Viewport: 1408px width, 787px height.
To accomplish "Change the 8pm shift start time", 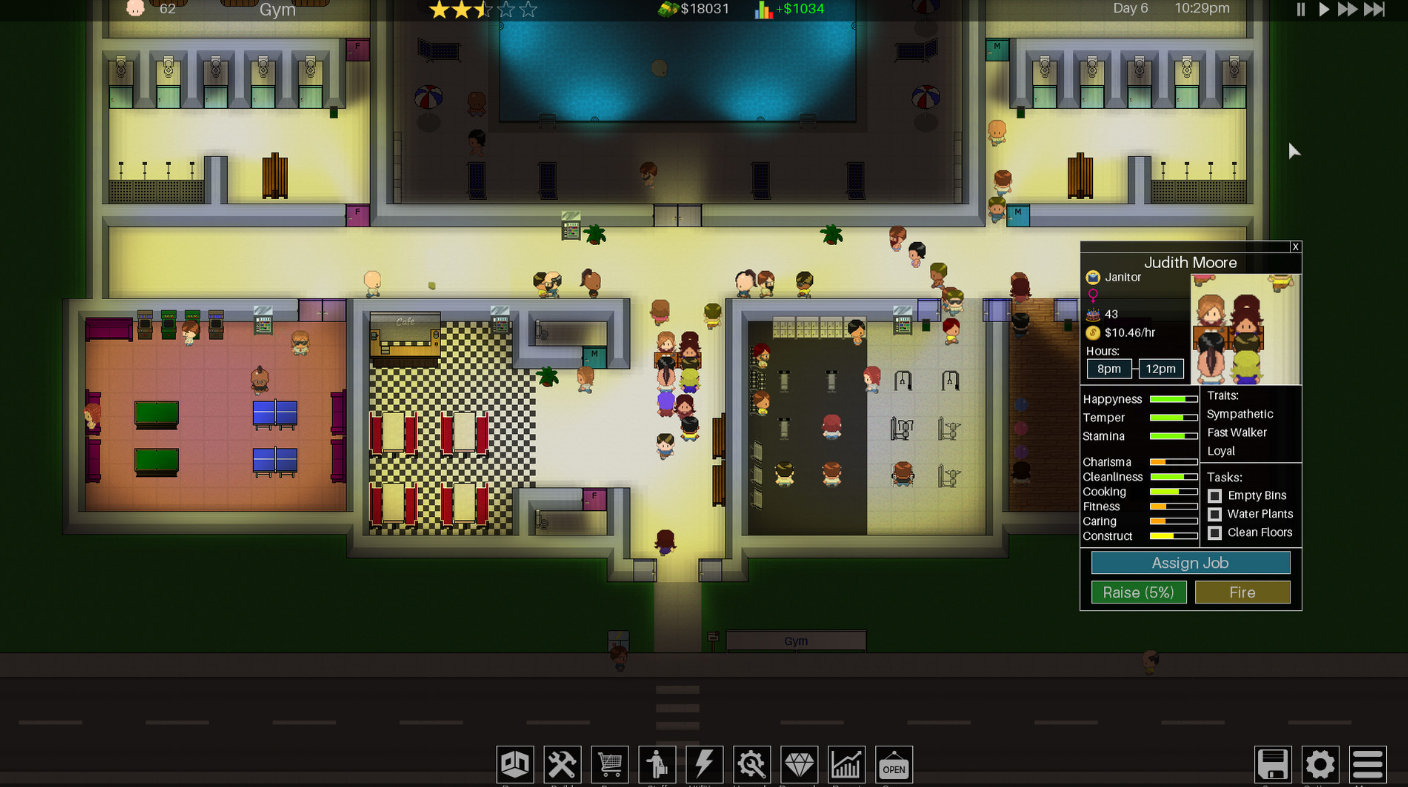I will point(1109,369).
